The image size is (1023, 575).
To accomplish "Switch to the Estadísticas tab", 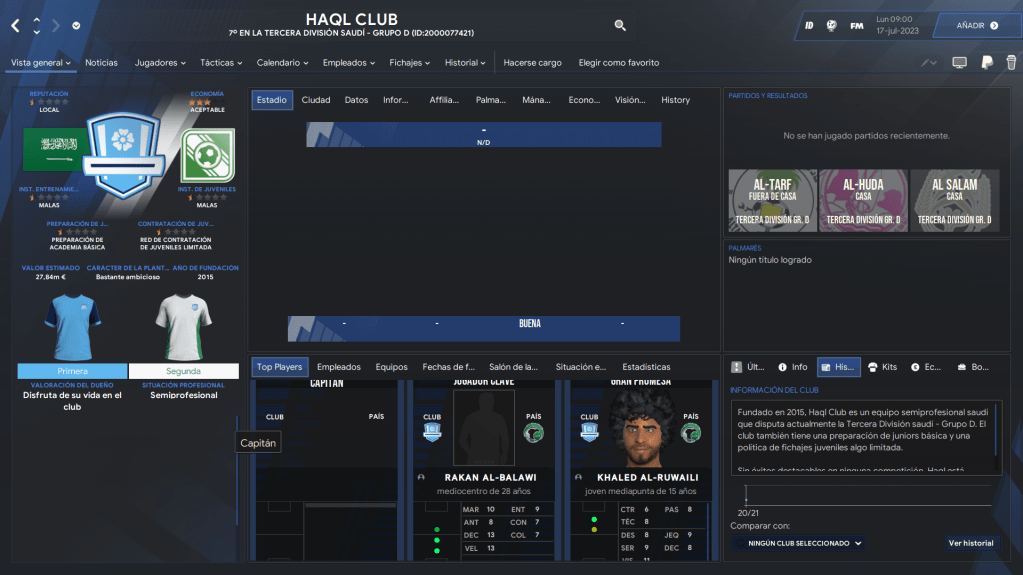I will 646,367.
